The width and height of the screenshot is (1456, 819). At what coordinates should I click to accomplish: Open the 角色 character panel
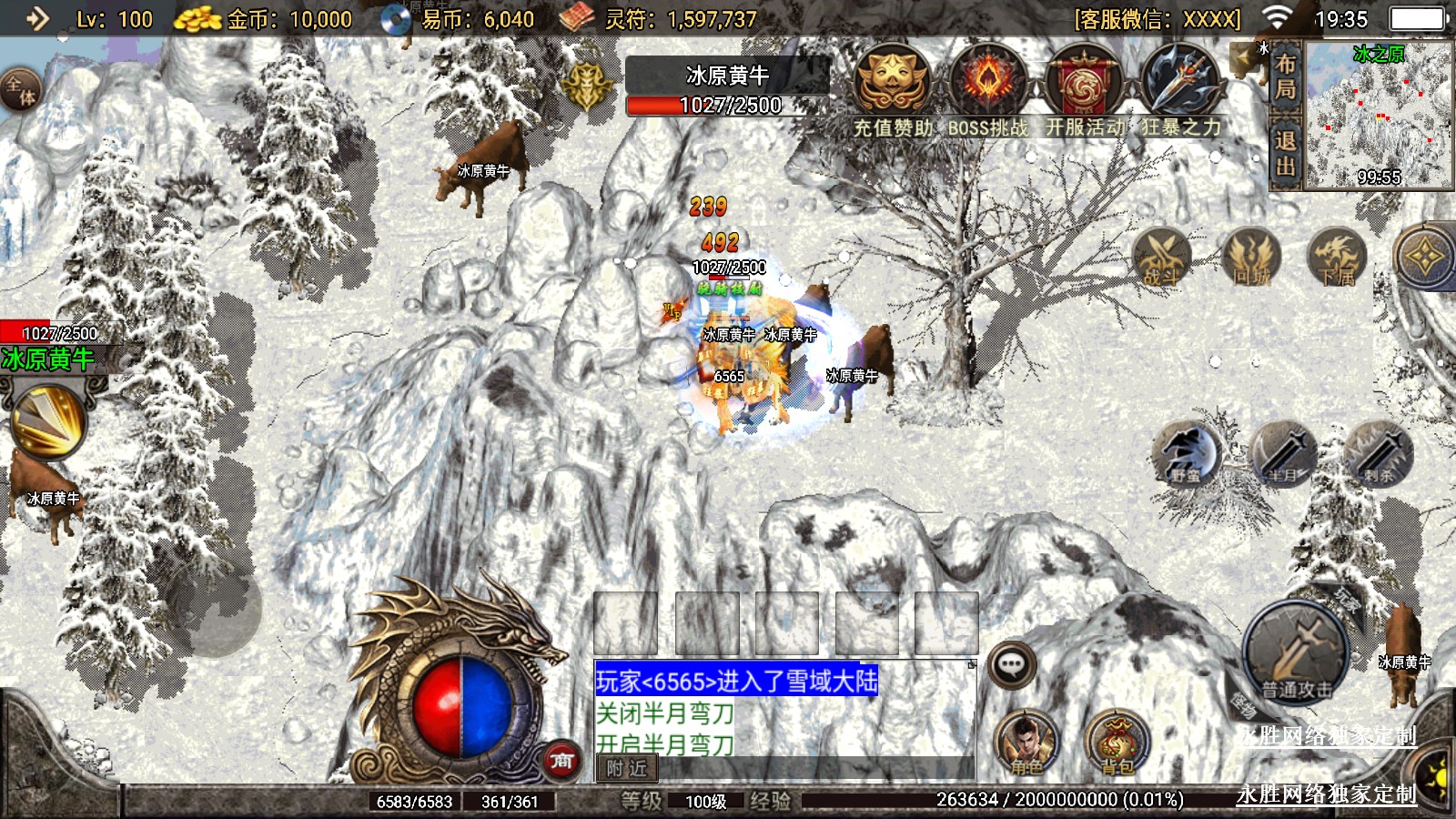pos(1026,742)
